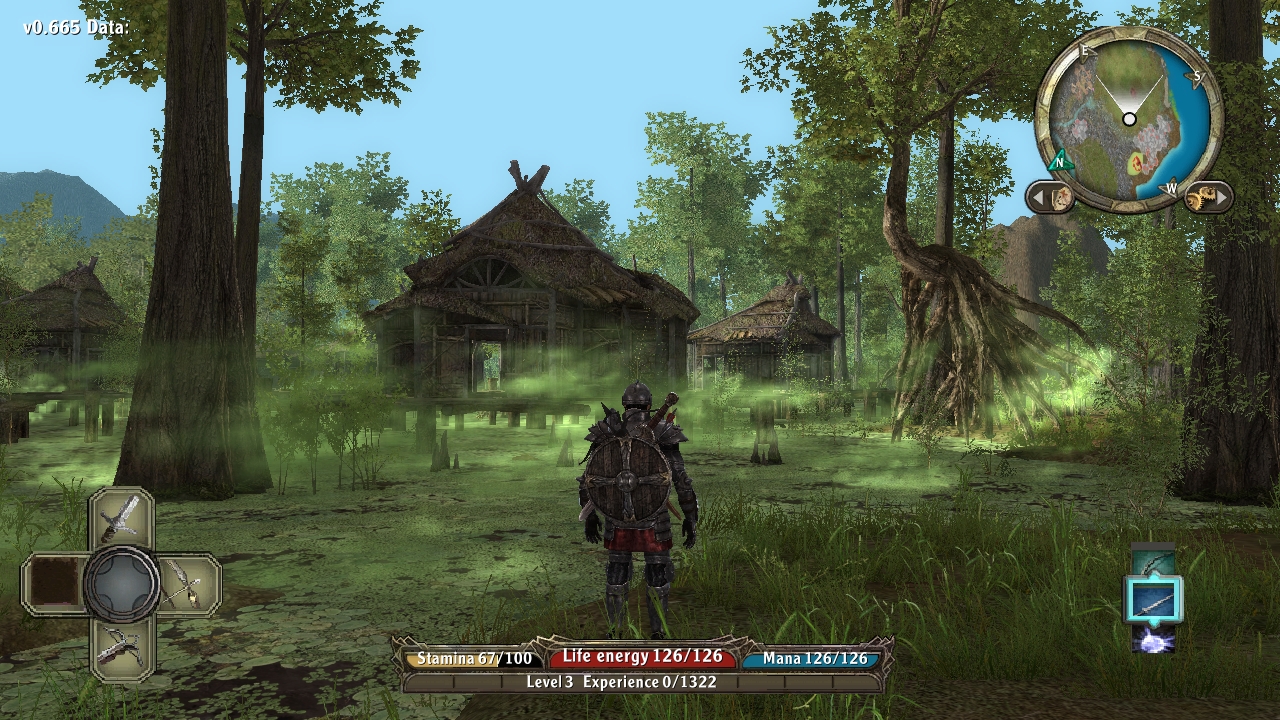Select the sword quick slot
The height and width of the screenshot is (720, 1280).
click(121, 518)
